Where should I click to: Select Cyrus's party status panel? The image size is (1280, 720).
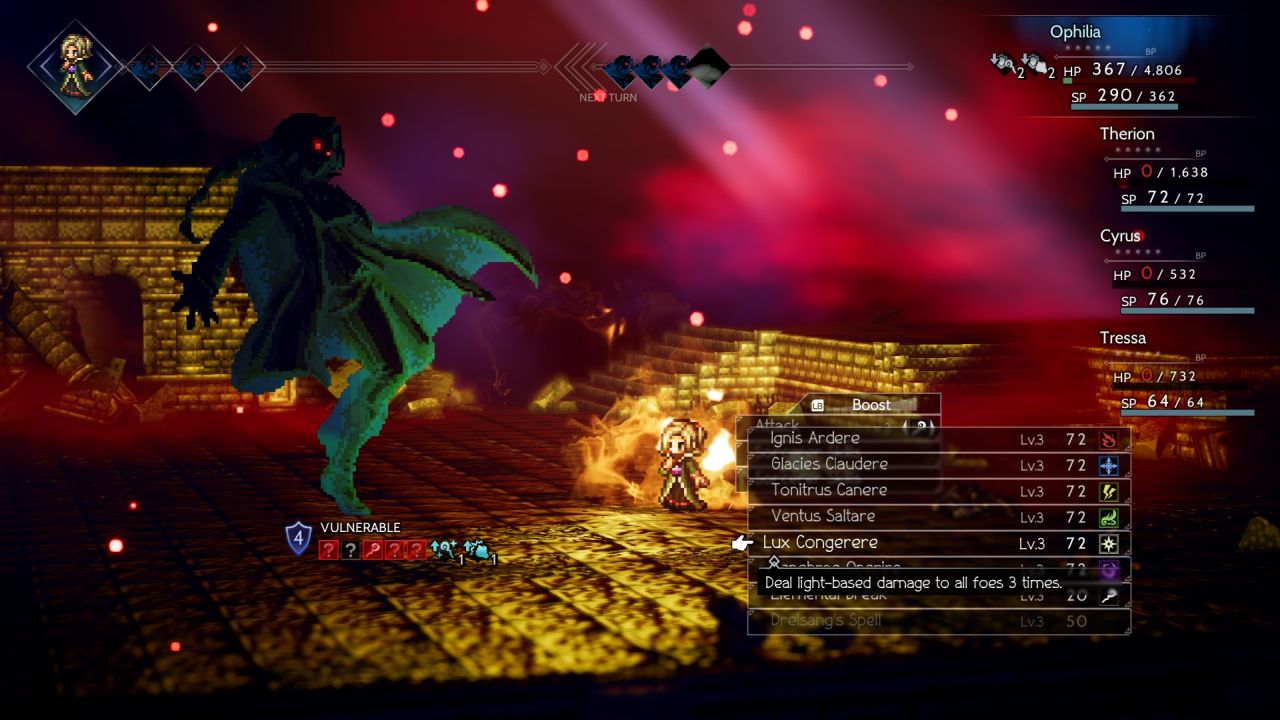(x=1176, y=272)
